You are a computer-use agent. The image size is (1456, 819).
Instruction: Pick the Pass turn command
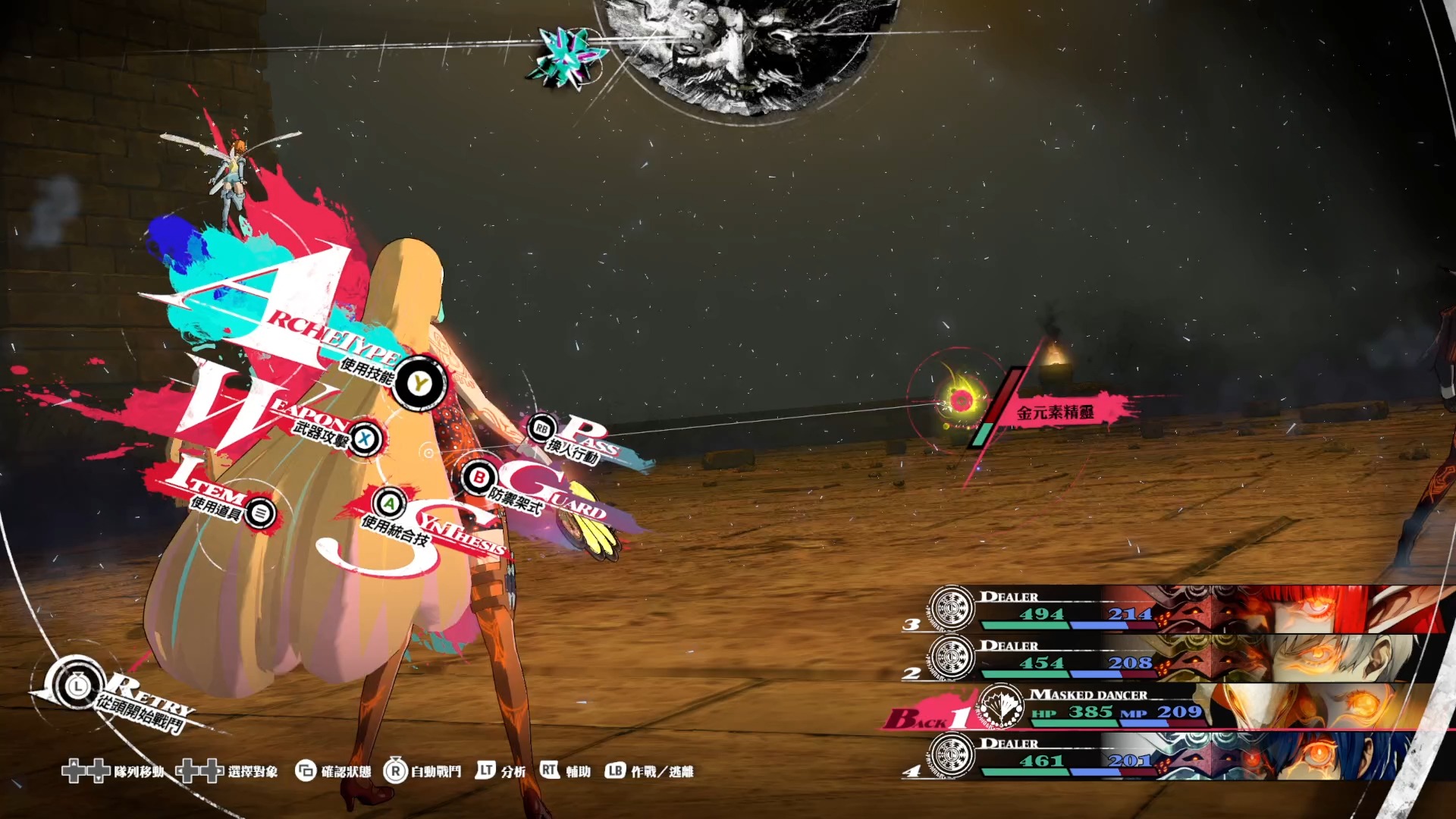point(541,428)
